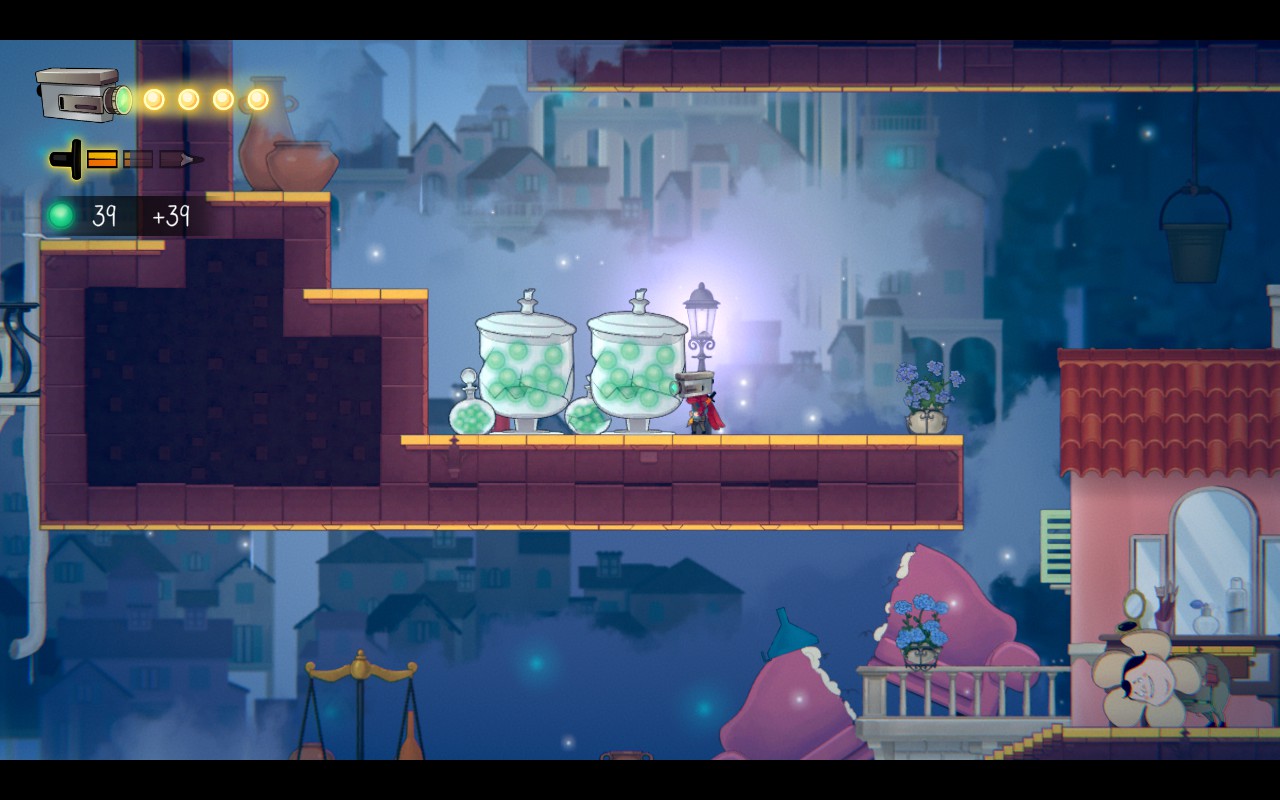Click the film camera icon in the HUD
Image resolution: width=1280 pixels, height=800 pixels.
[x=82, y=95]
